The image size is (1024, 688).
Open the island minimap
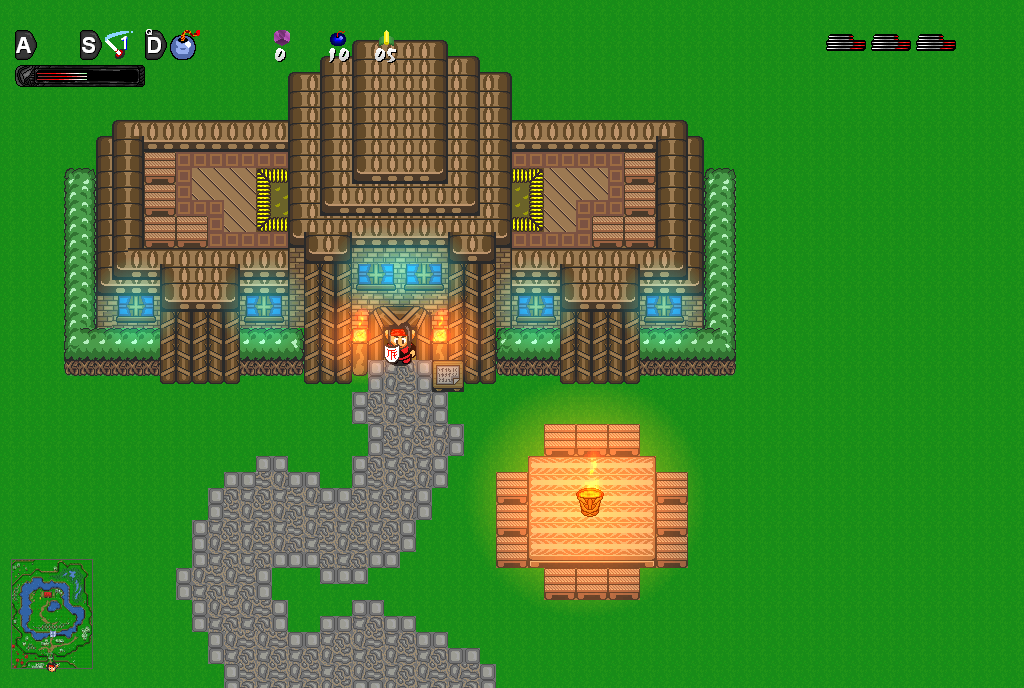(51, 614)
